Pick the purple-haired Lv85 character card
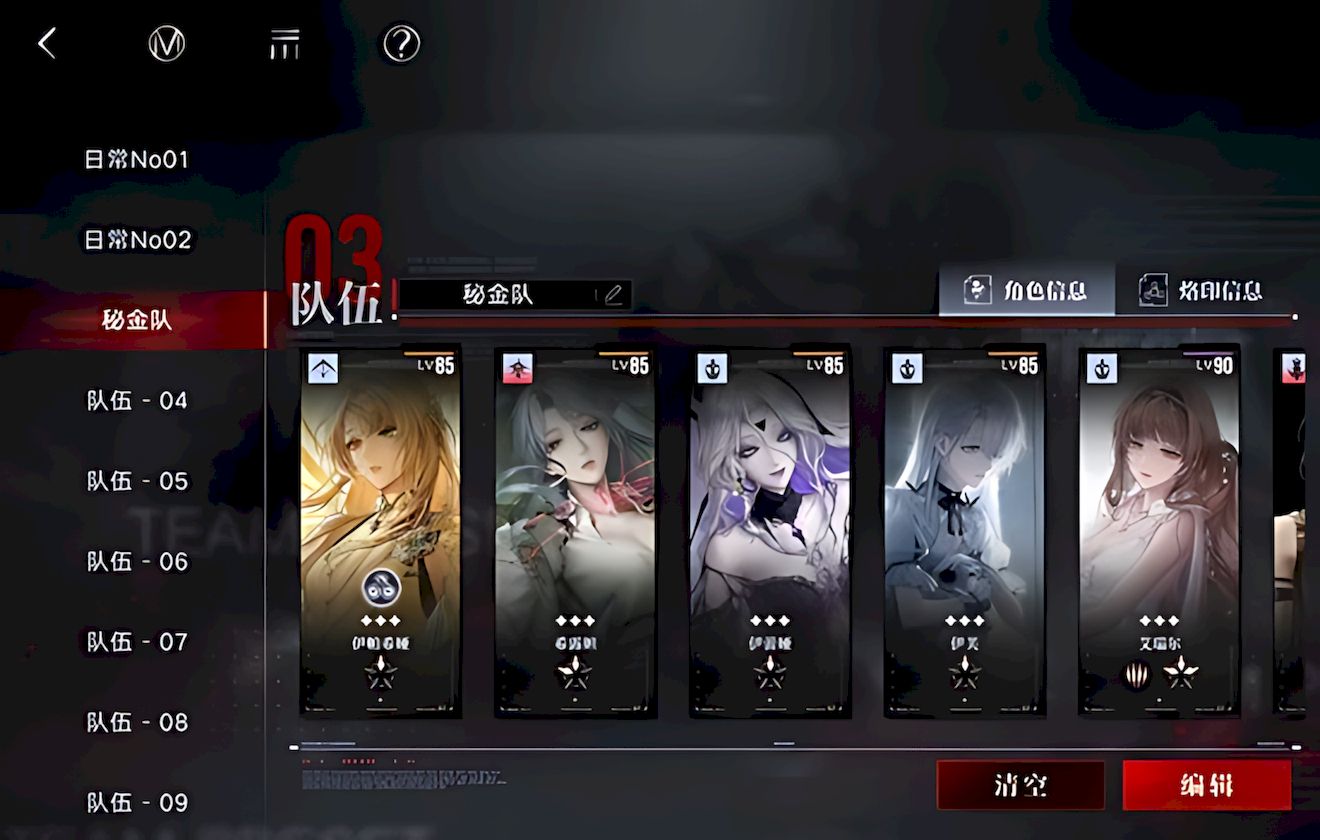This screenshot has width=1320, height=840. 770,531
